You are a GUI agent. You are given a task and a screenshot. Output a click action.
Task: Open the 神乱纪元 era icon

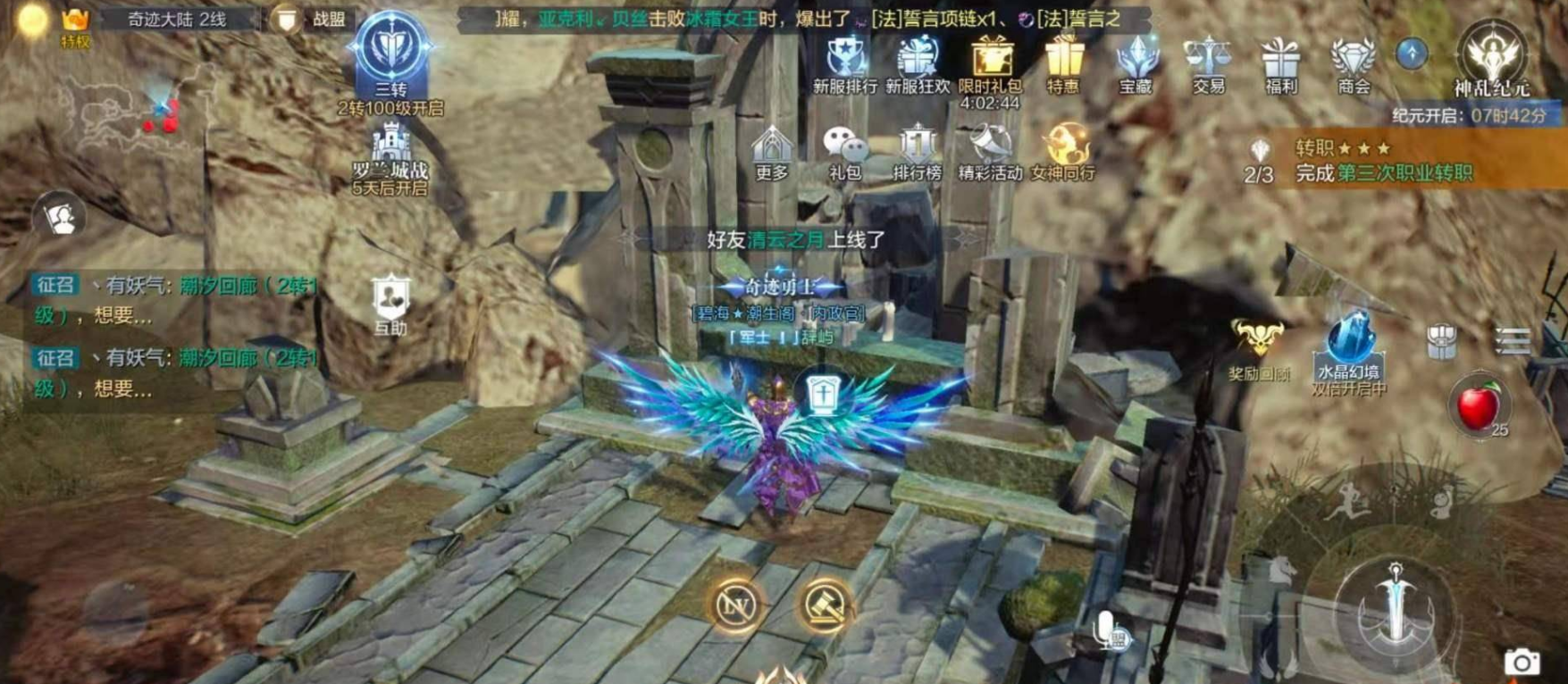coord(1491,55)
